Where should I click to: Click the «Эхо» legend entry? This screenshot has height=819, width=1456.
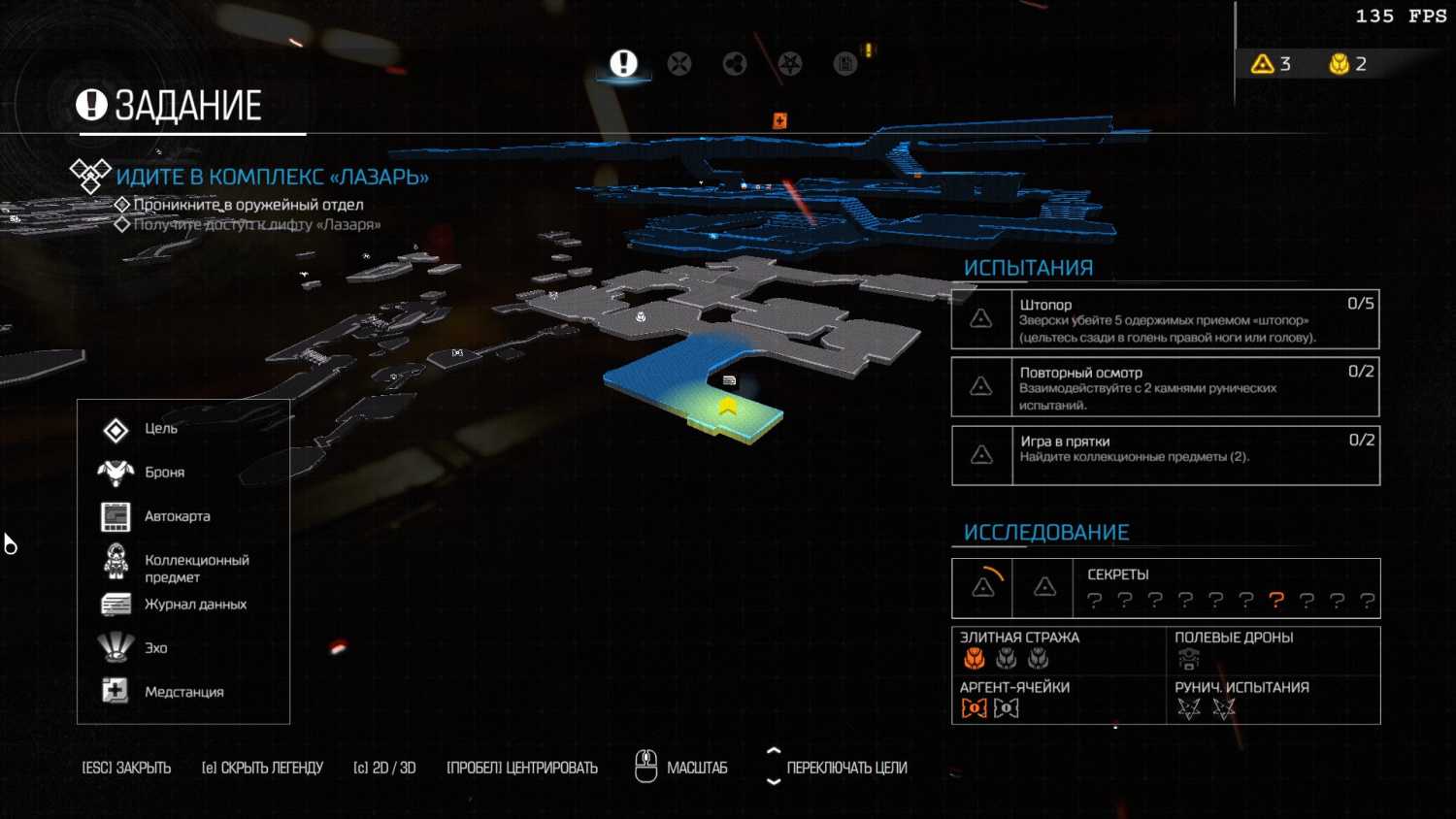tap(155, 648)
